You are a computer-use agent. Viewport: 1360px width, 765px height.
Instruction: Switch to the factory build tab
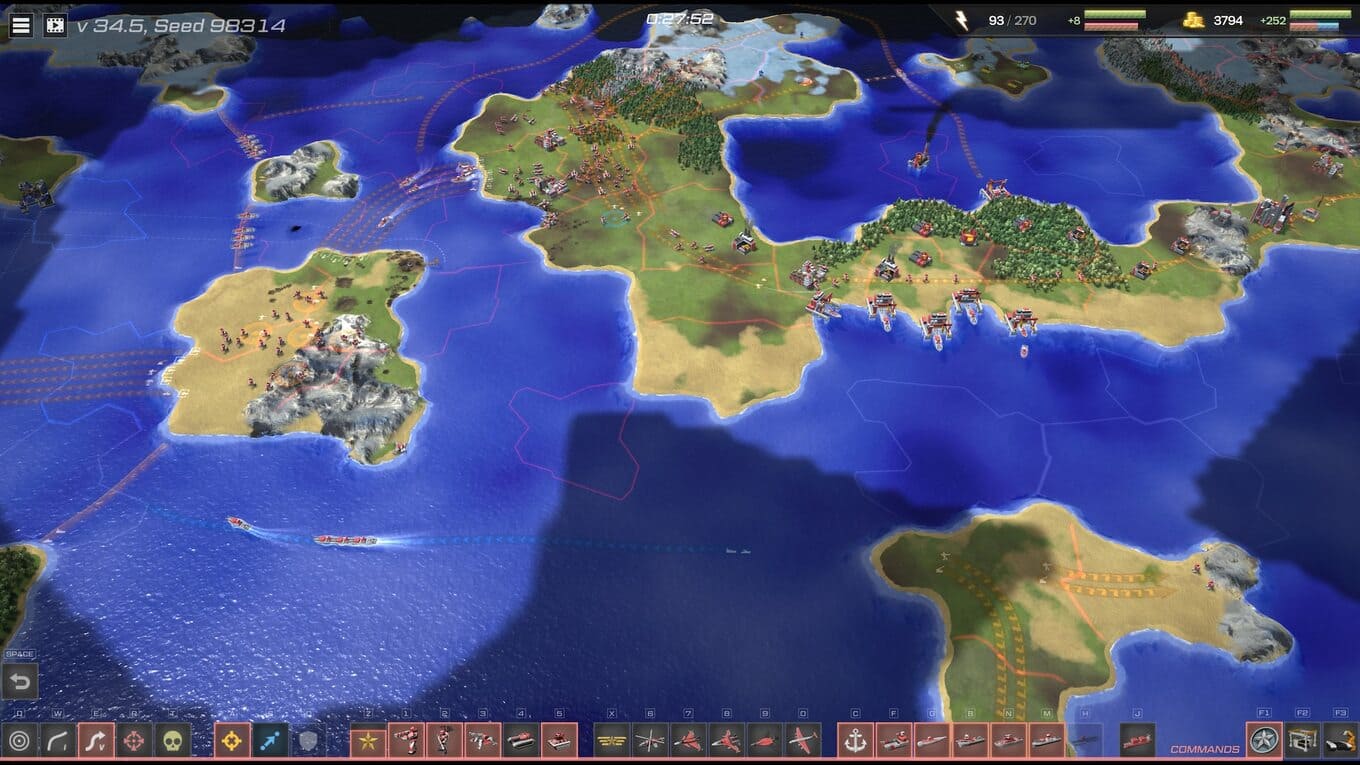(1302, 741)
